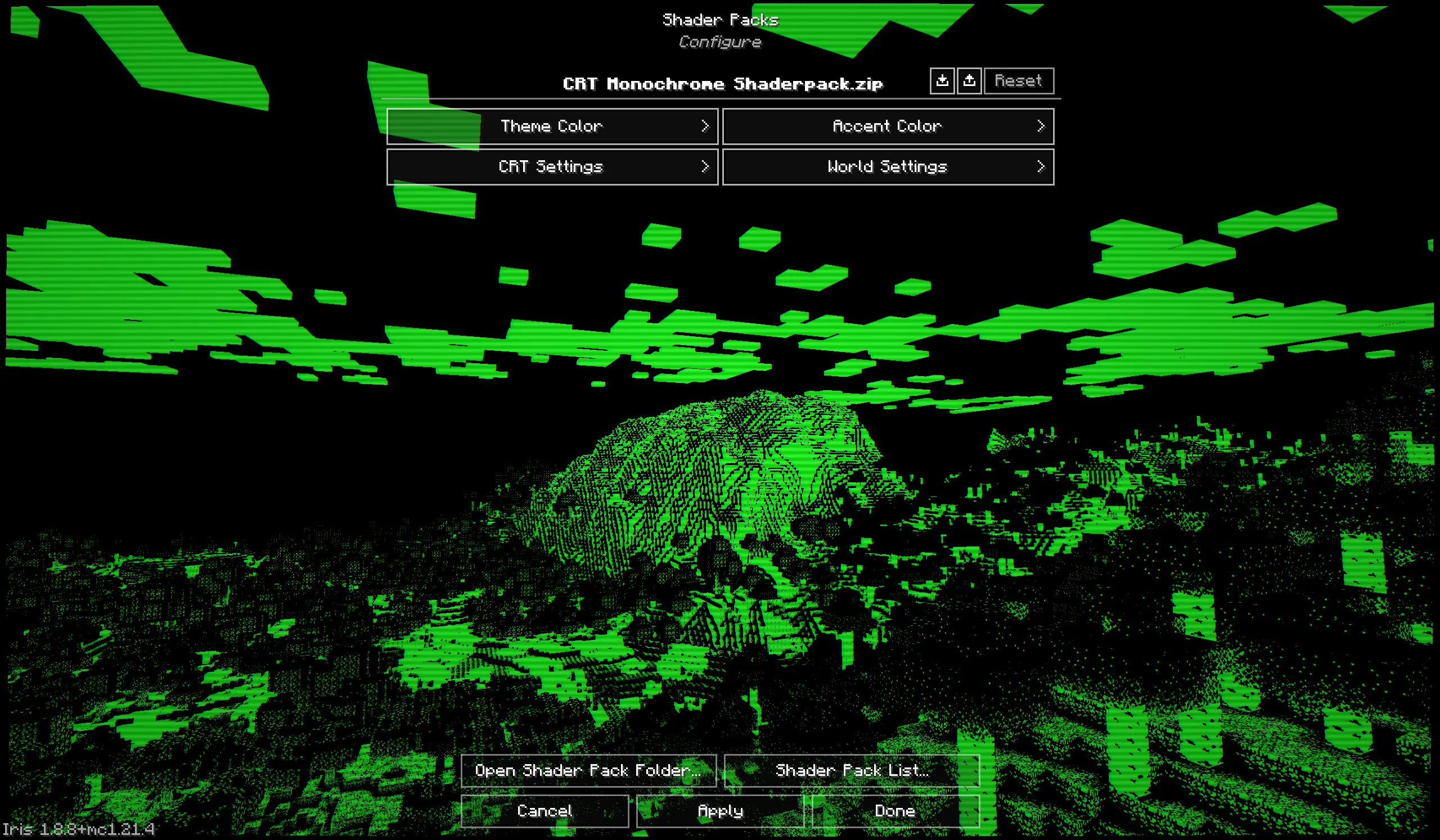
Task: Select the Configure view label
Action: pos(719,42)
